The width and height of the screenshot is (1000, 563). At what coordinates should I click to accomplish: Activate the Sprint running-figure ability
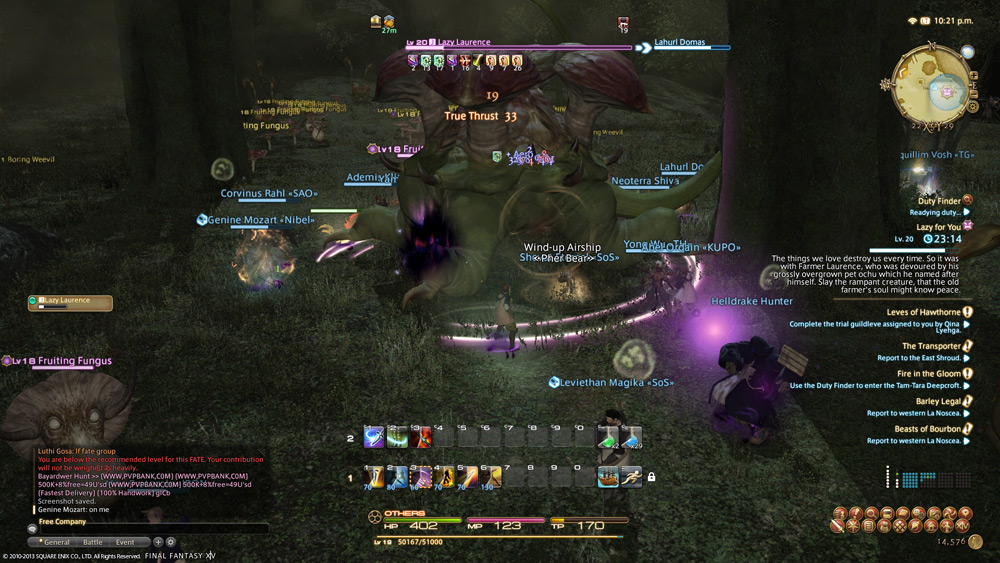pyautogui.click(x=631, y=477)
